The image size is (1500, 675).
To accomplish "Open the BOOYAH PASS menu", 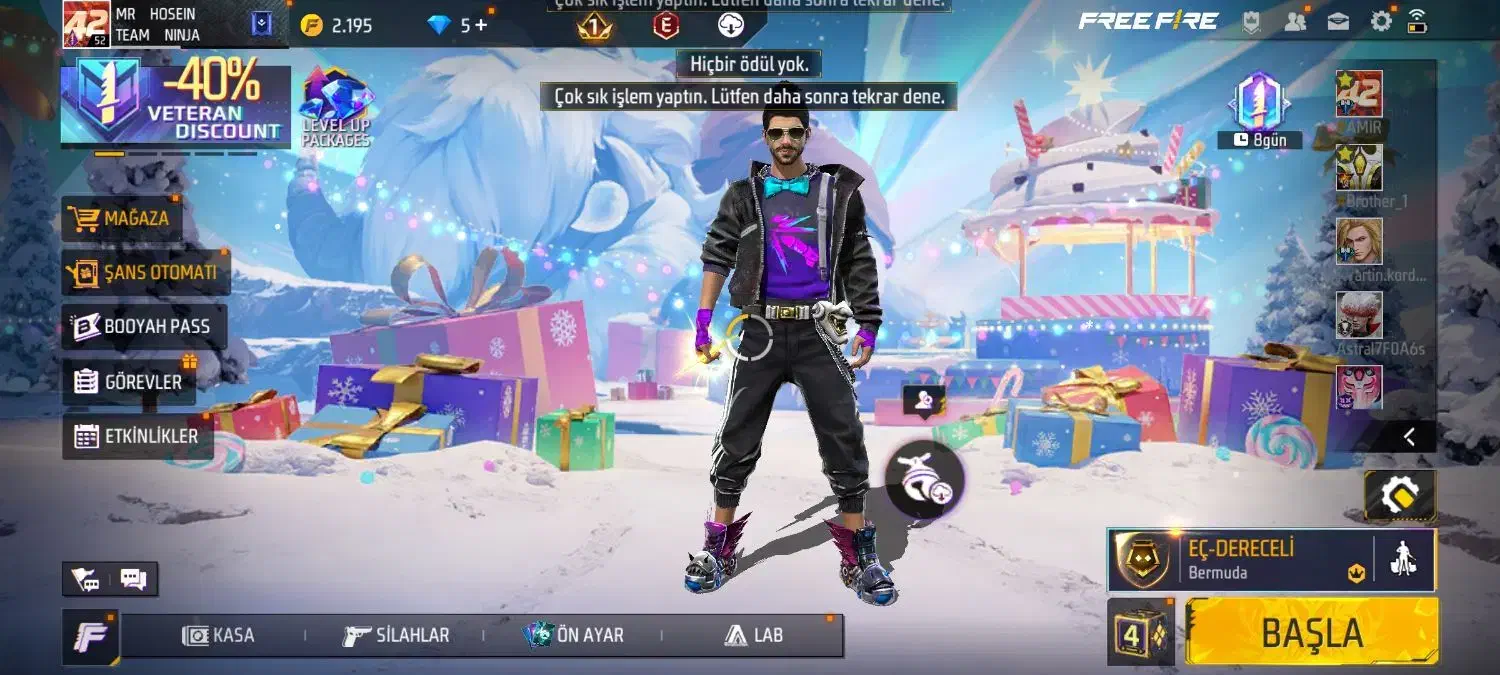I will click(x=144, y=327).
